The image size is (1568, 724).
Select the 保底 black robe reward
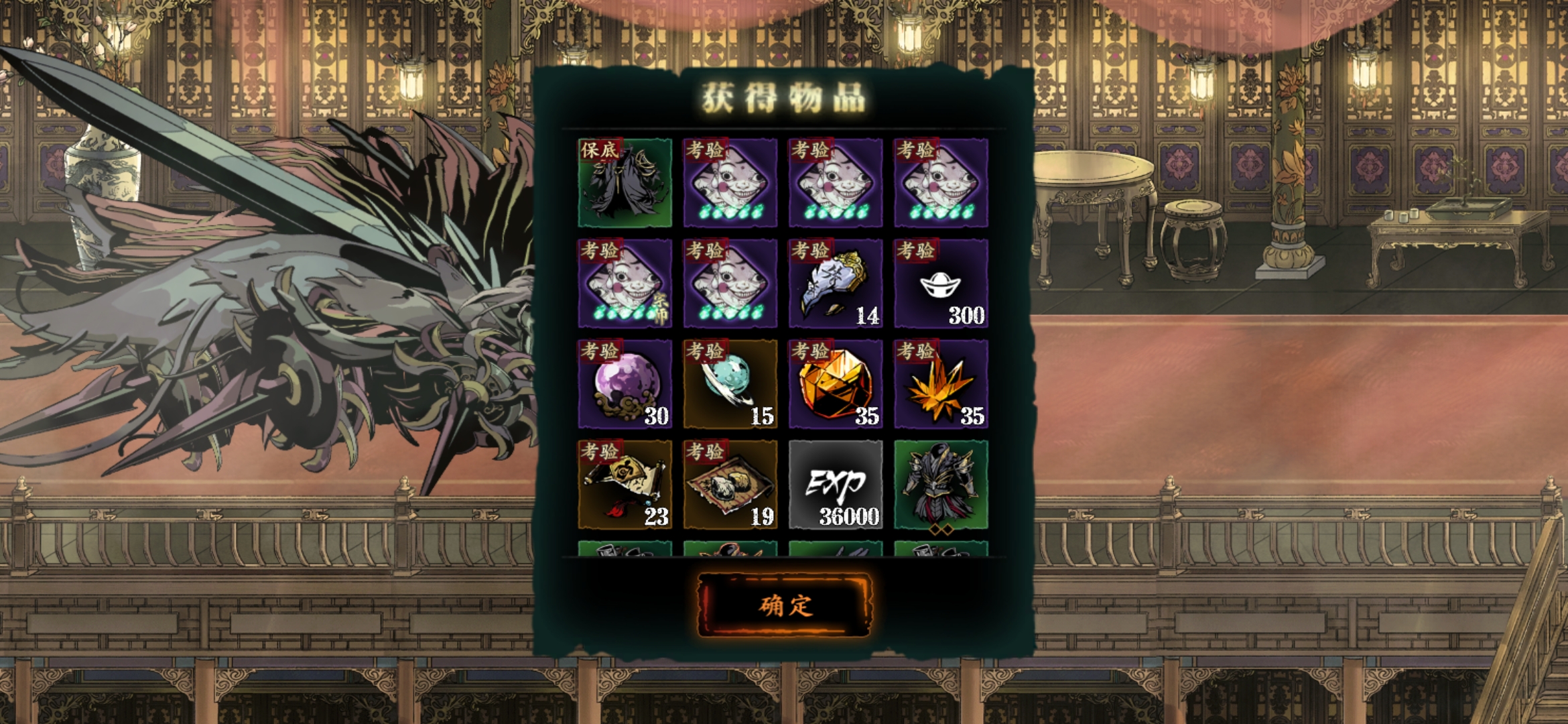coord(625,182)
